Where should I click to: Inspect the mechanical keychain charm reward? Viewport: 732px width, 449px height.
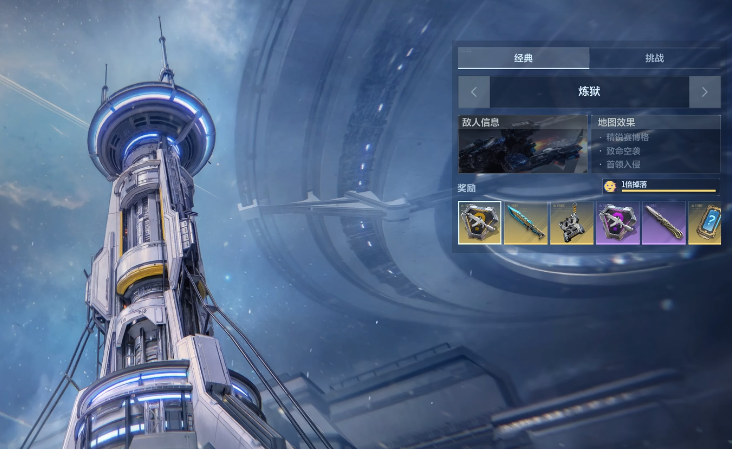click(x=571, y=222)
